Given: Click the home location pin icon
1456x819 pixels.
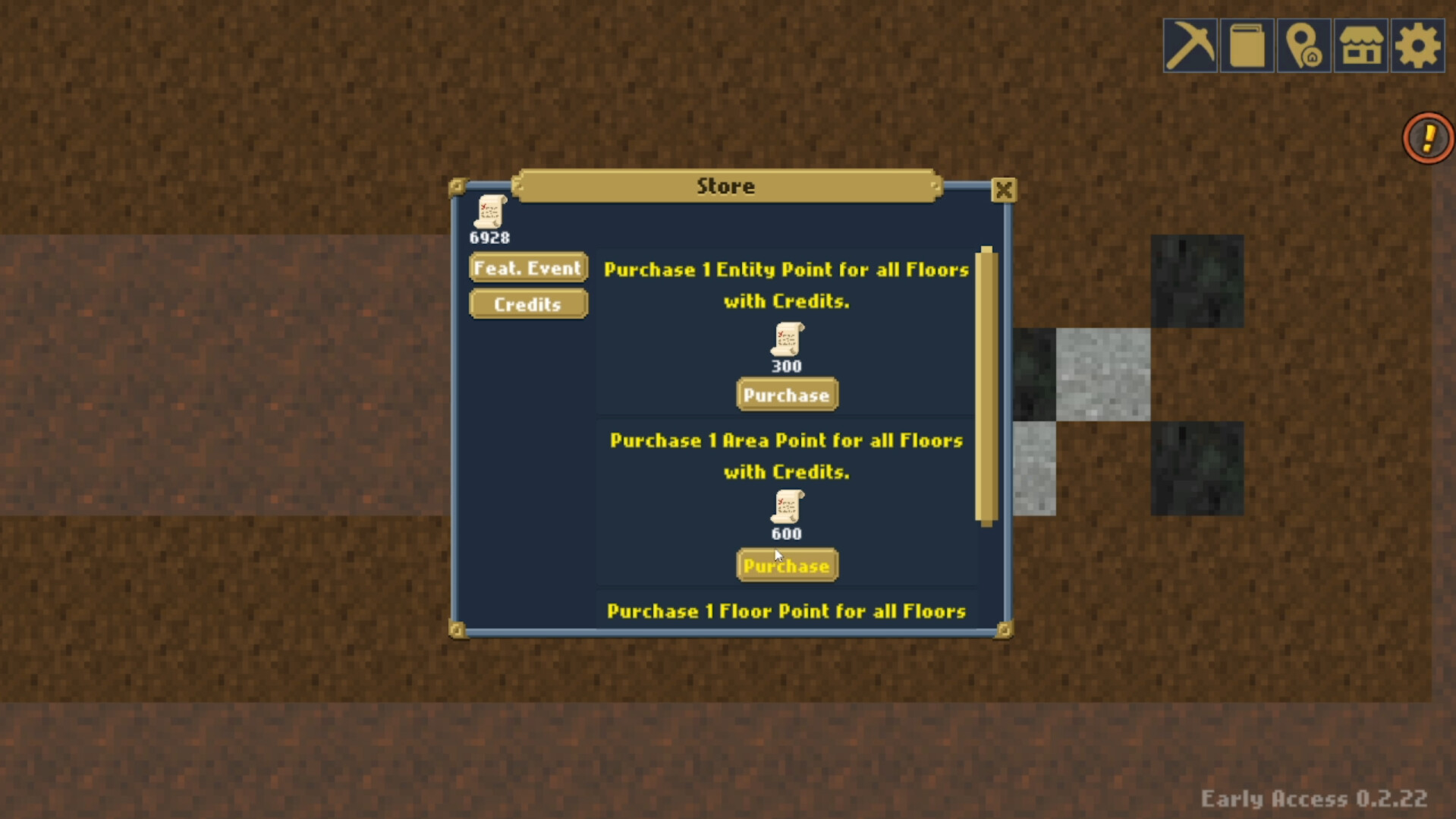Looking at the screenshot, I should (x=1303, y=46).
